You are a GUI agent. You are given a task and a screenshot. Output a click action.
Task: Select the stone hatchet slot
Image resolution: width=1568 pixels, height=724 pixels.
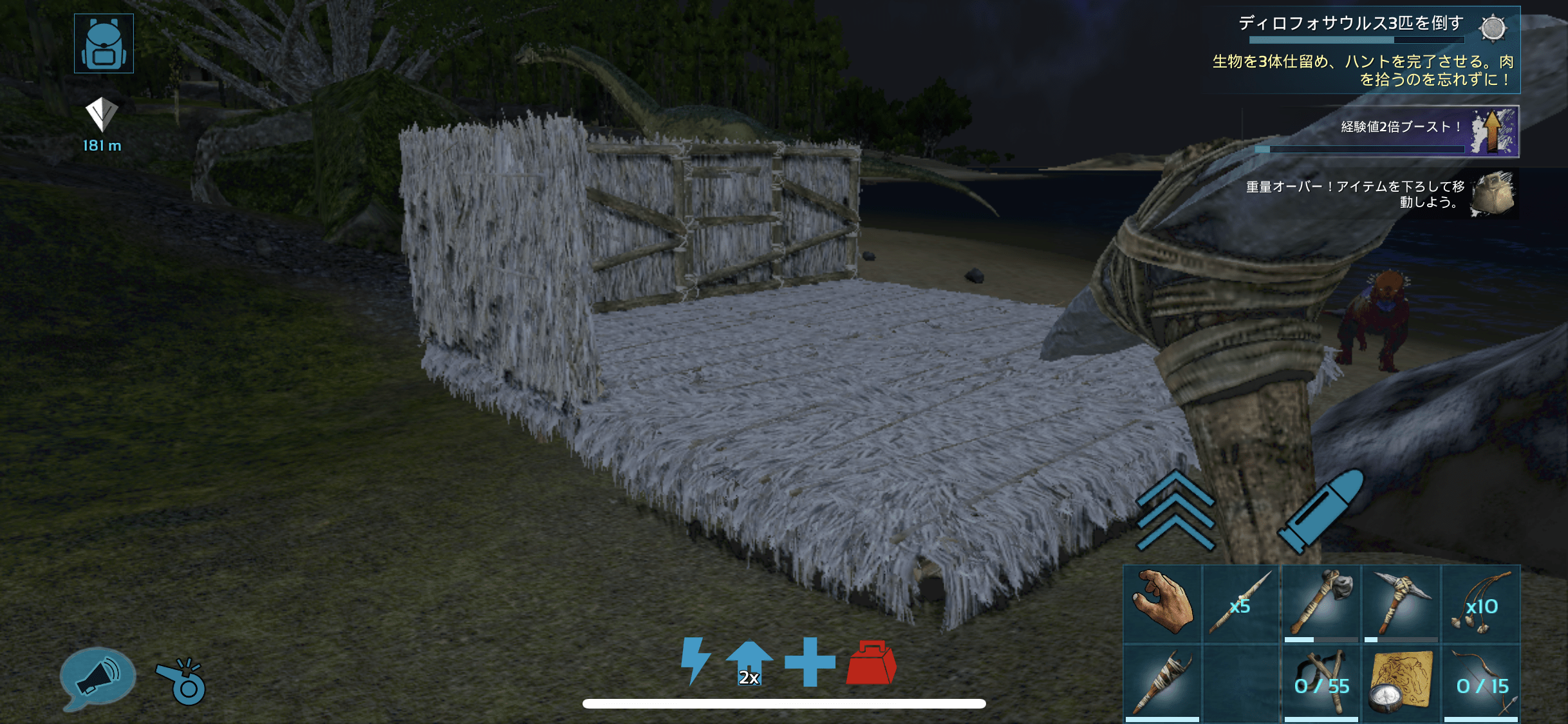point(1321,604)
